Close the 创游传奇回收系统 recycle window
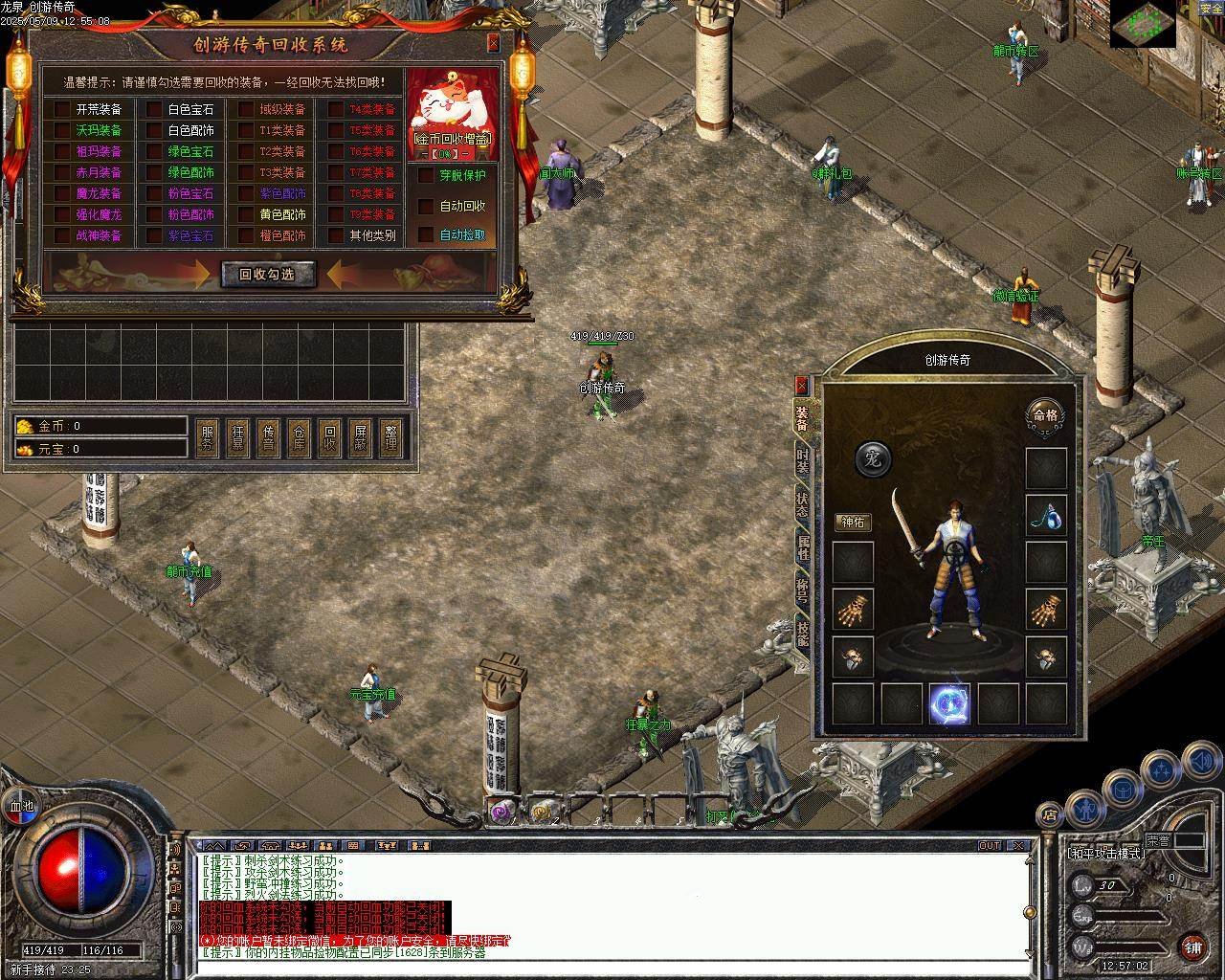1225x980 pixels. click(x=494, y=43)
